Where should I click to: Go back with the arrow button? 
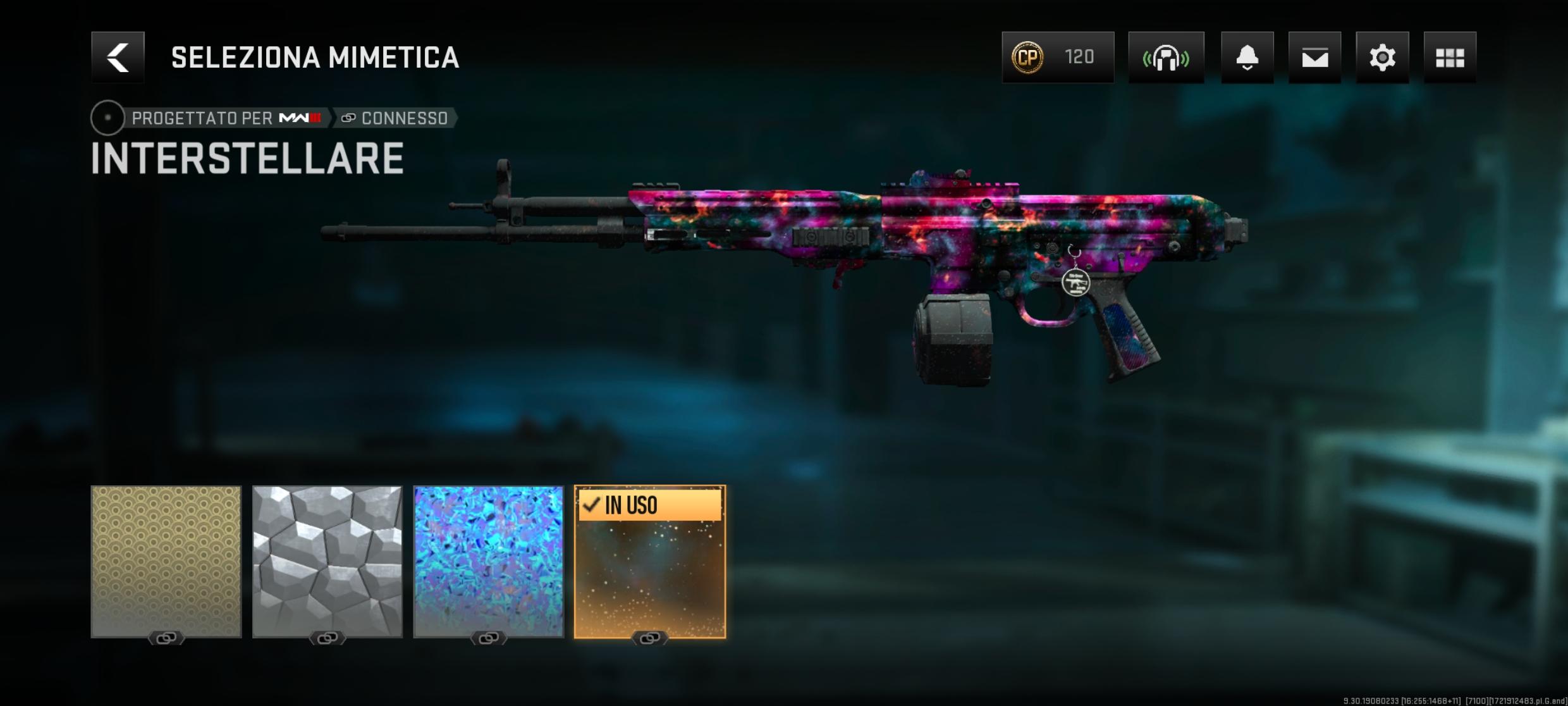(x=118, y=58)
